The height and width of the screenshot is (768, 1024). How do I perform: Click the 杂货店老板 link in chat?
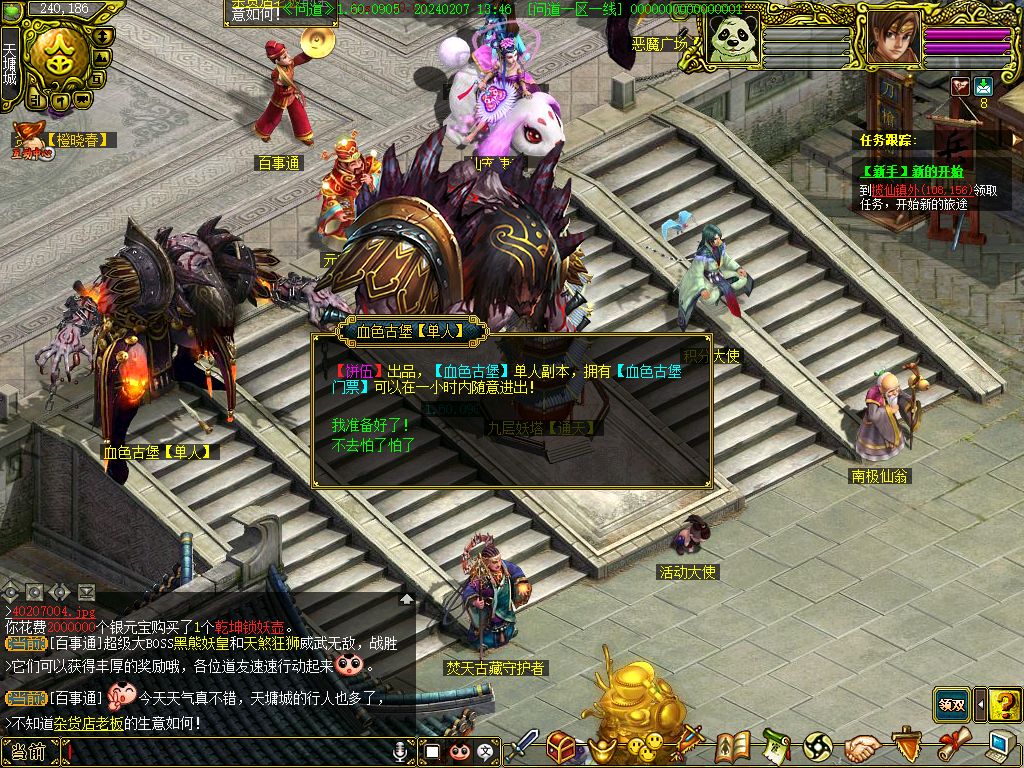[x=89, y=722]
